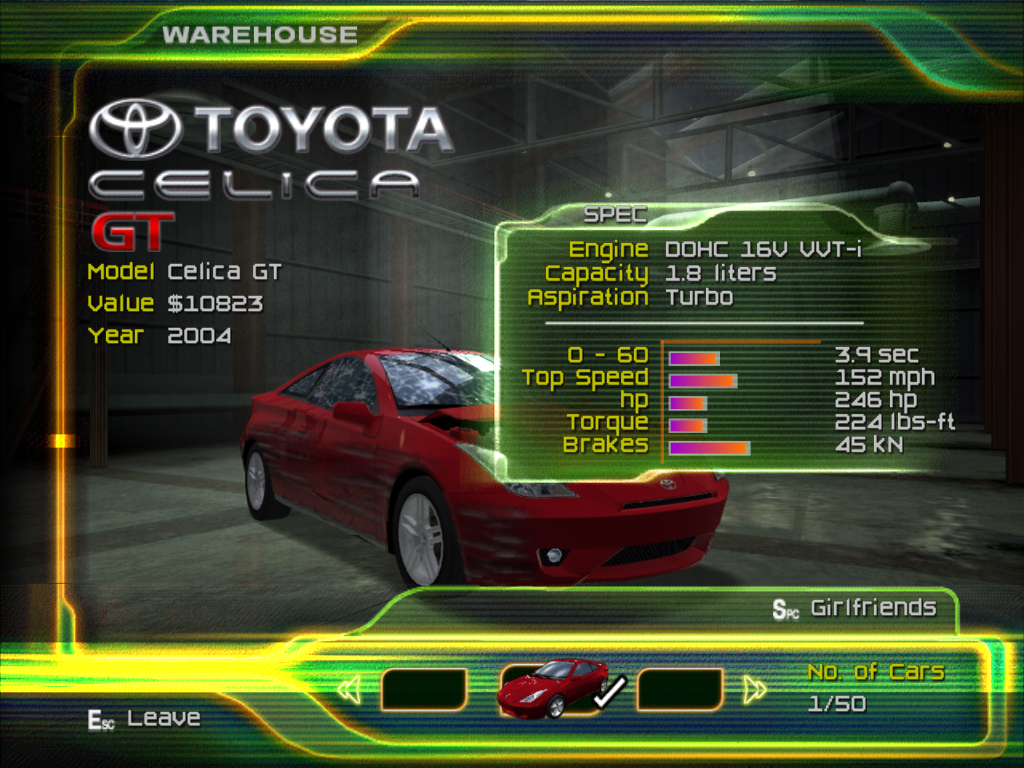The image size is (1024, 768).
Task: Click the right double-arrow to browse next cars
Action: [756, 689]
